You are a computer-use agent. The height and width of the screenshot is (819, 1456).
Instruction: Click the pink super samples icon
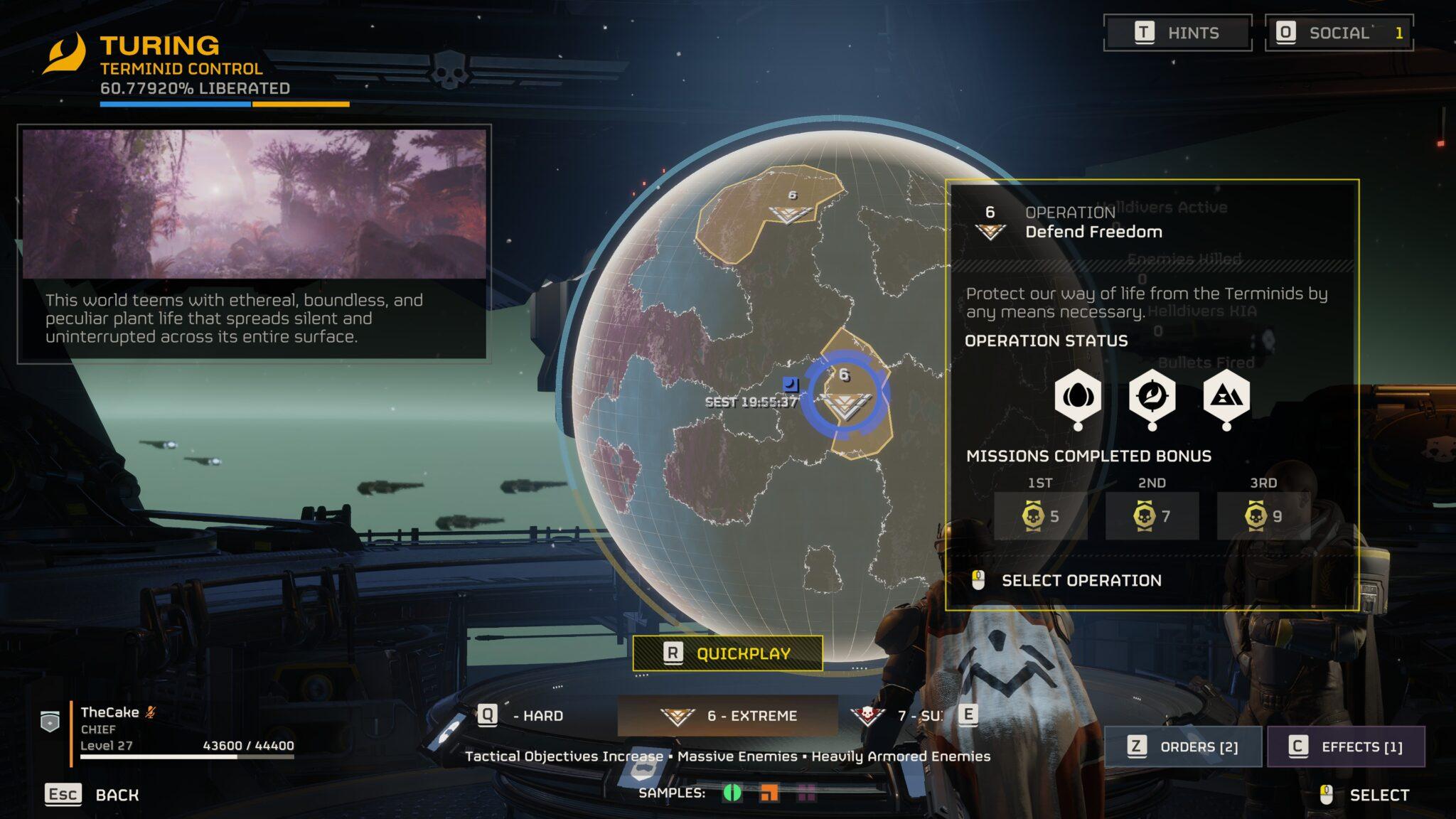(808, 793)
